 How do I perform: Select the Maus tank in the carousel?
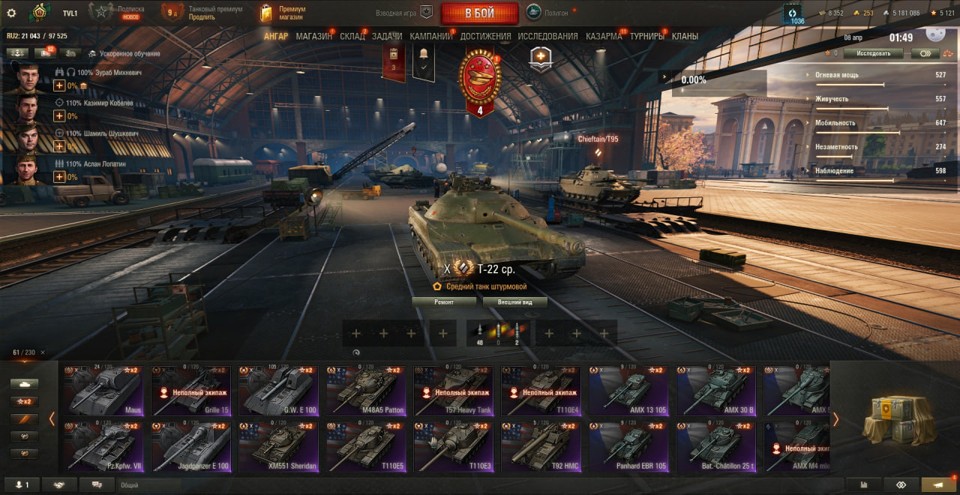point(102,390)
